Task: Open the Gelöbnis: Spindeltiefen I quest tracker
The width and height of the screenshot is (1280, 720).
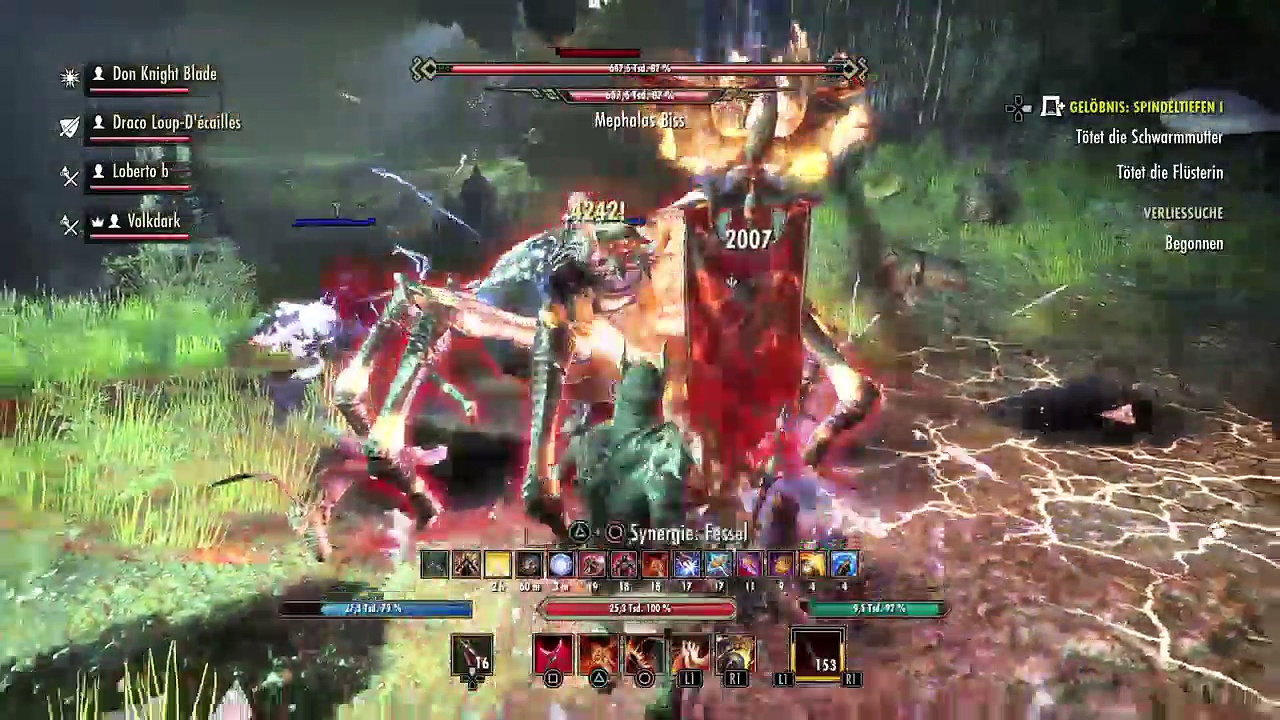Action: 1145,107
